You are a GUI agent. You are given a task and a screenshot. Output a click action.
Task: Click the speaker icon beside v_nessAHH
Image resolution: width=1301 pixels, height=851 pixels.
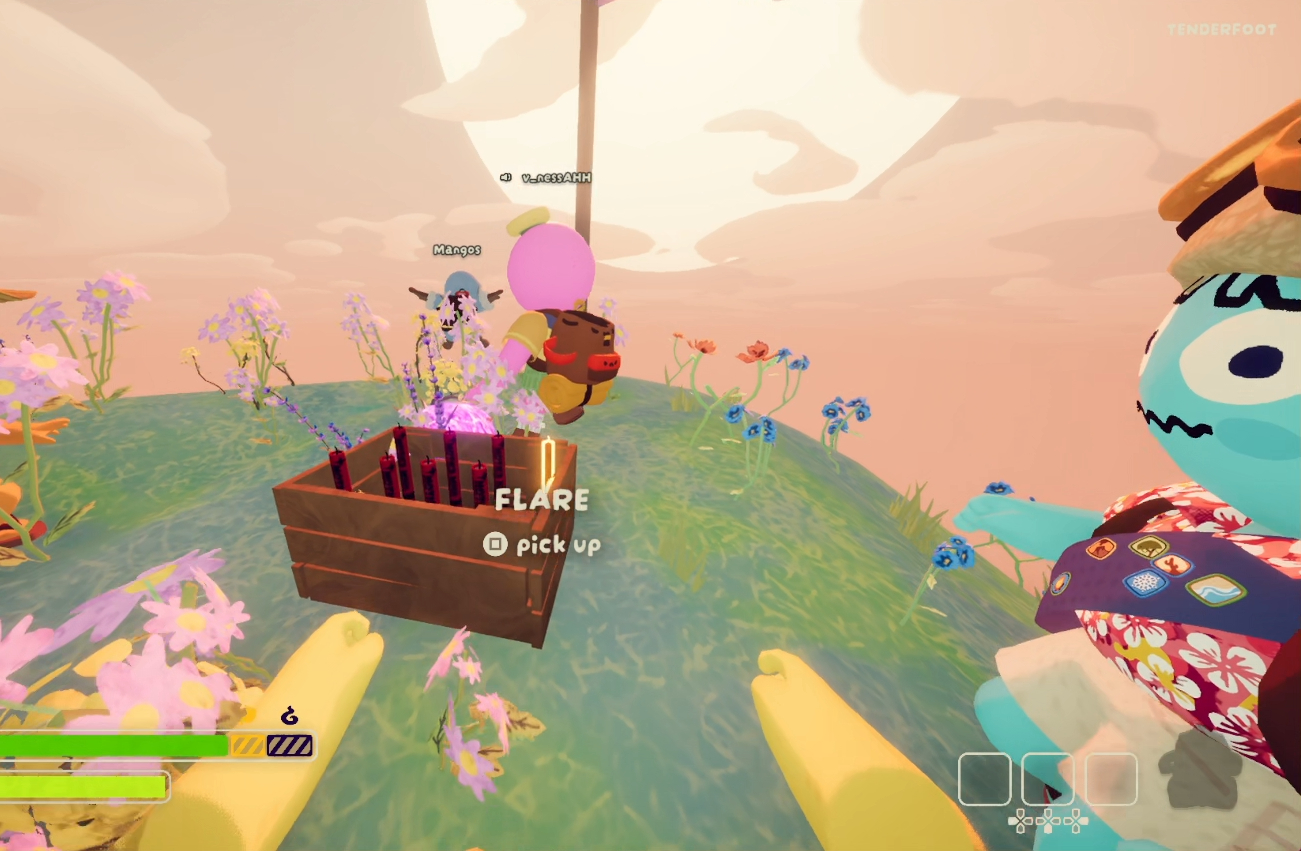(x=506, y=178)
